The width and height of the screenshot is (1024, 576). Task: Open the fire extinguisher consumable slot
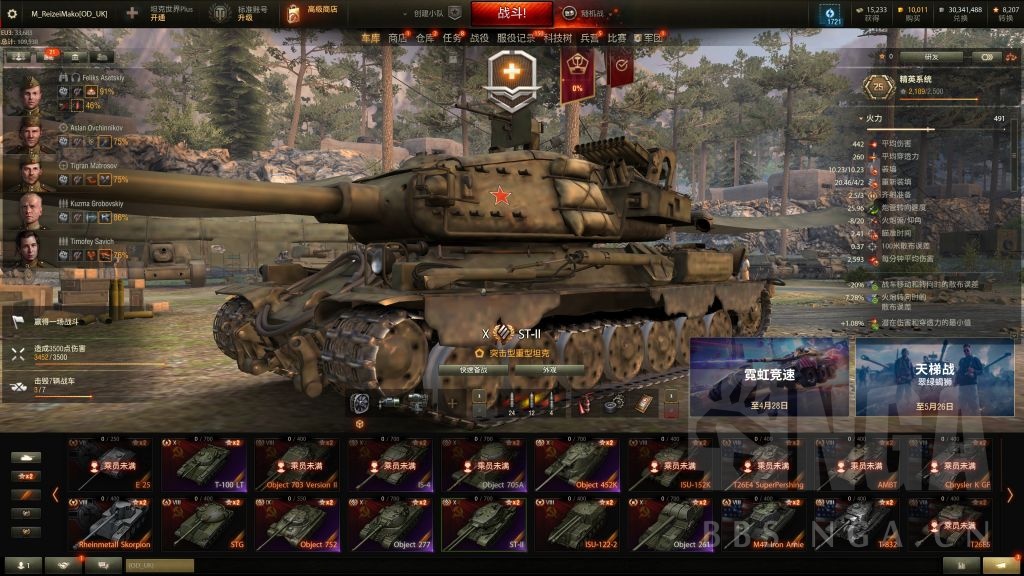(584, 402)
